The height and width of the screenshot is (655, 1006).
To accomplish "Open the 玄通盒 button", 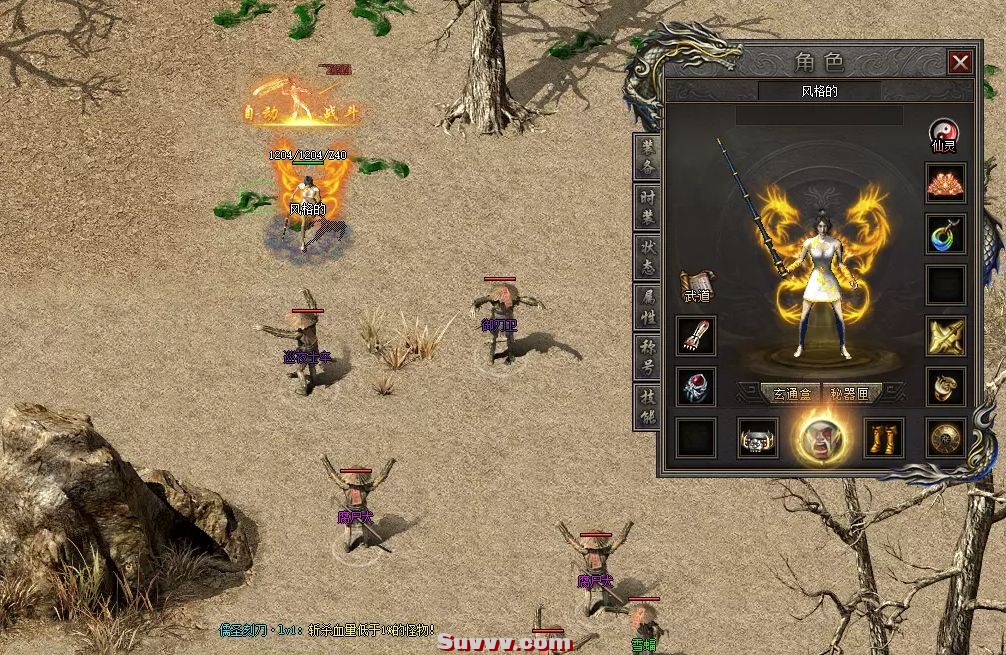I will pyautogui.click(x=790, y=393).
